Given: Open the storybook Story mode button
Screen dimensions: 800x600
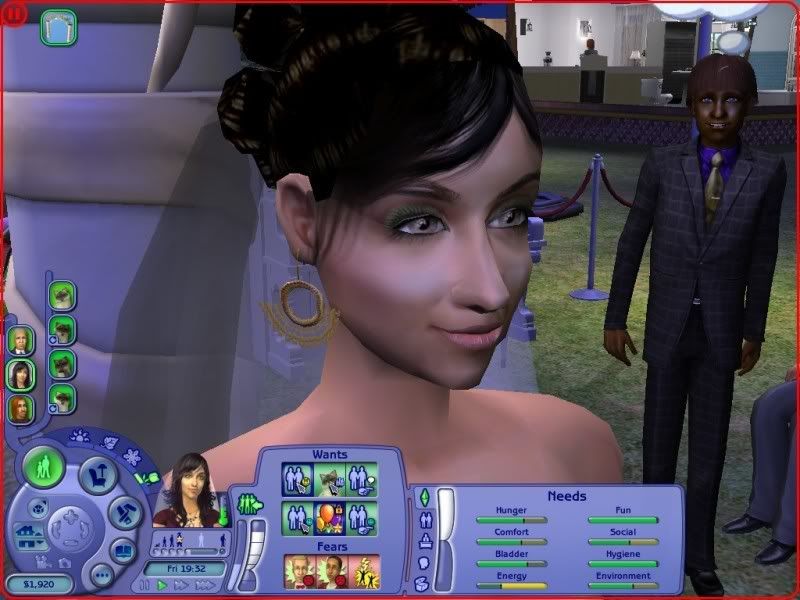Looking at the screenshot, I should (x=123, y=550).
